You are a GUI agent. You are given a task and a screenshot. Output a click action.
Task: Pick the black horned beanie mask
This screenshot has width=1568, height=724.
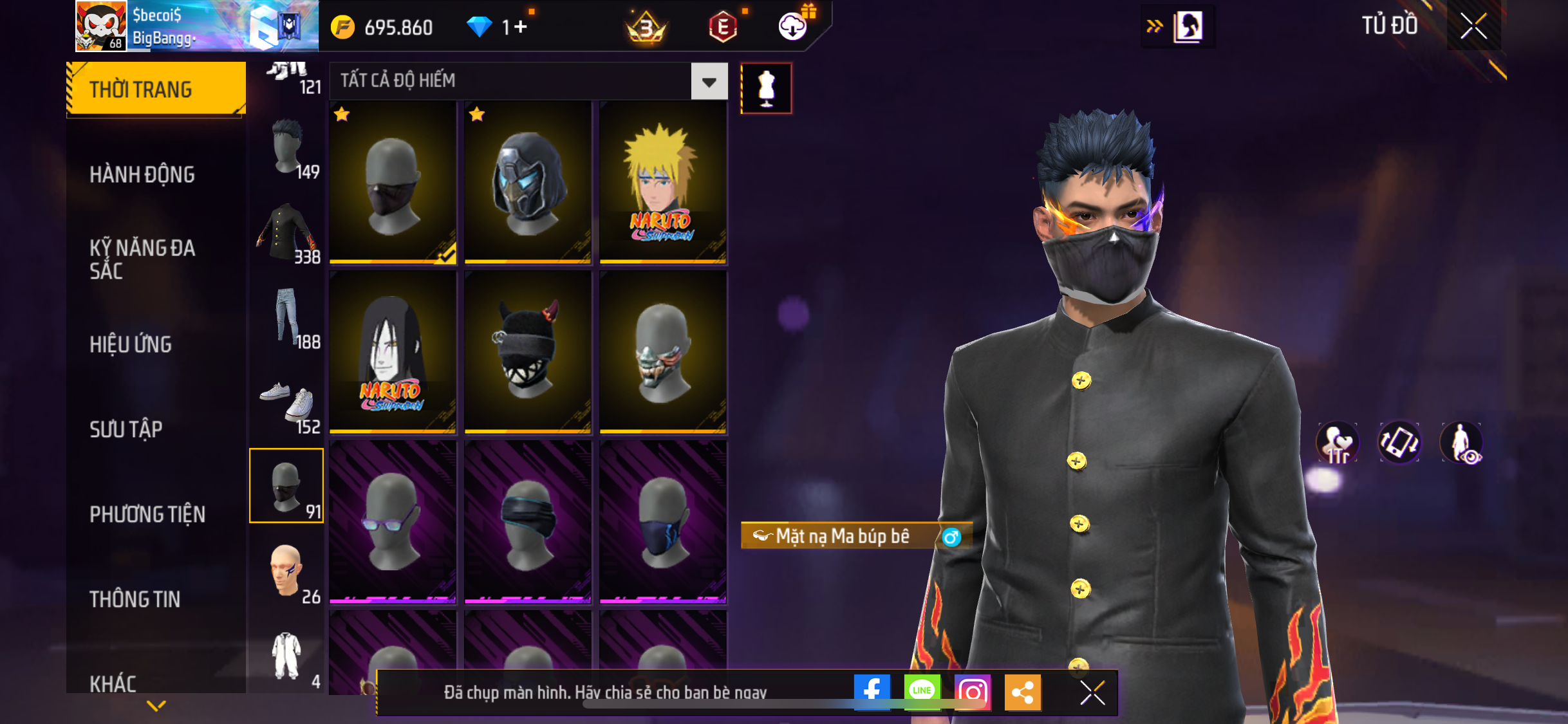pyautogui.click(x=528, y=352)
